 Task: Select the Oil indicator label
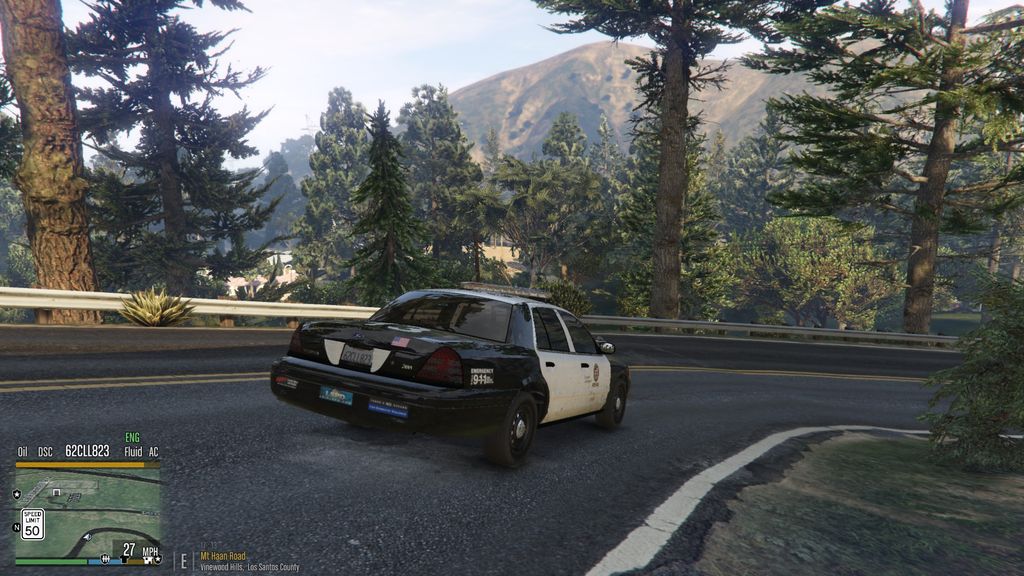pyautogui.click(x=22, y=452)
